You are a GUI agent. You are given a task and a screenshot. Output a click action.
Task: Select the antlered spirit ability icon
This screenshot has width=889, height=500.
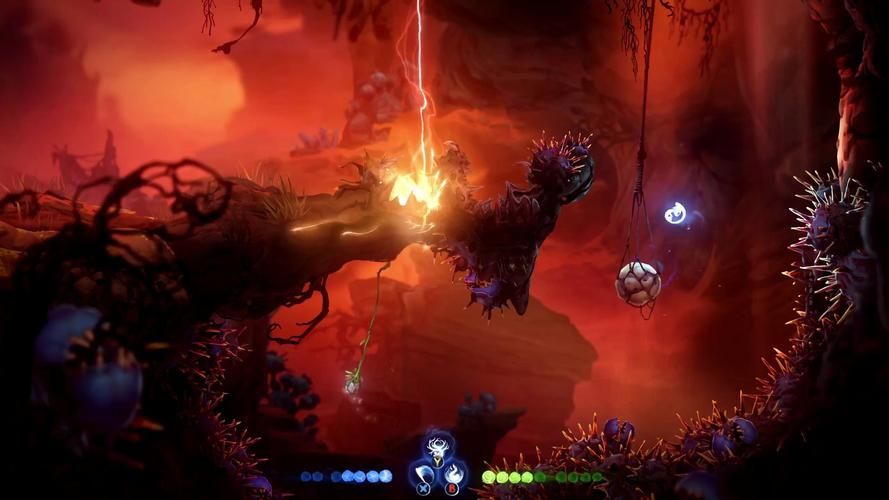[x=437, y=447]
